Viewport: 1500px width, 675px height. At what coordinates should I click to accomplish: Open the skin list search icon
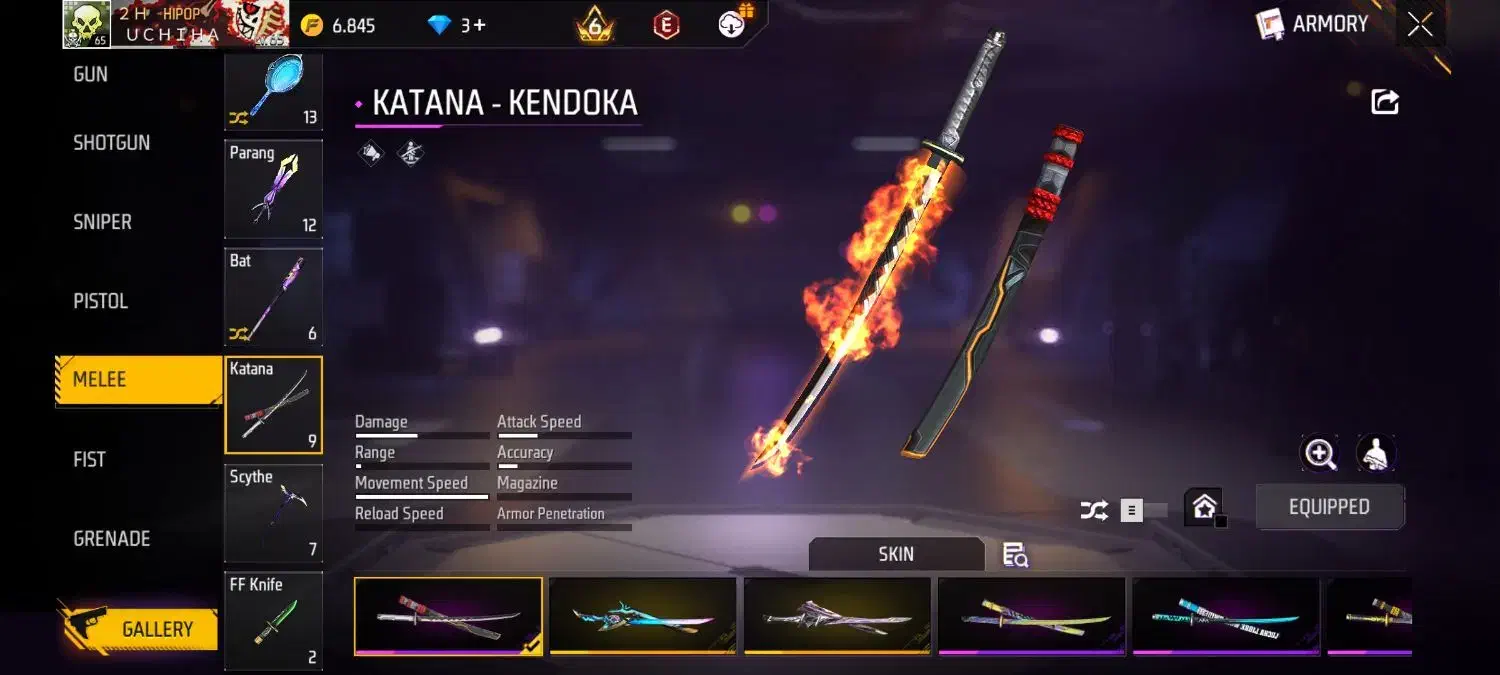click(x=1015, y=555)
